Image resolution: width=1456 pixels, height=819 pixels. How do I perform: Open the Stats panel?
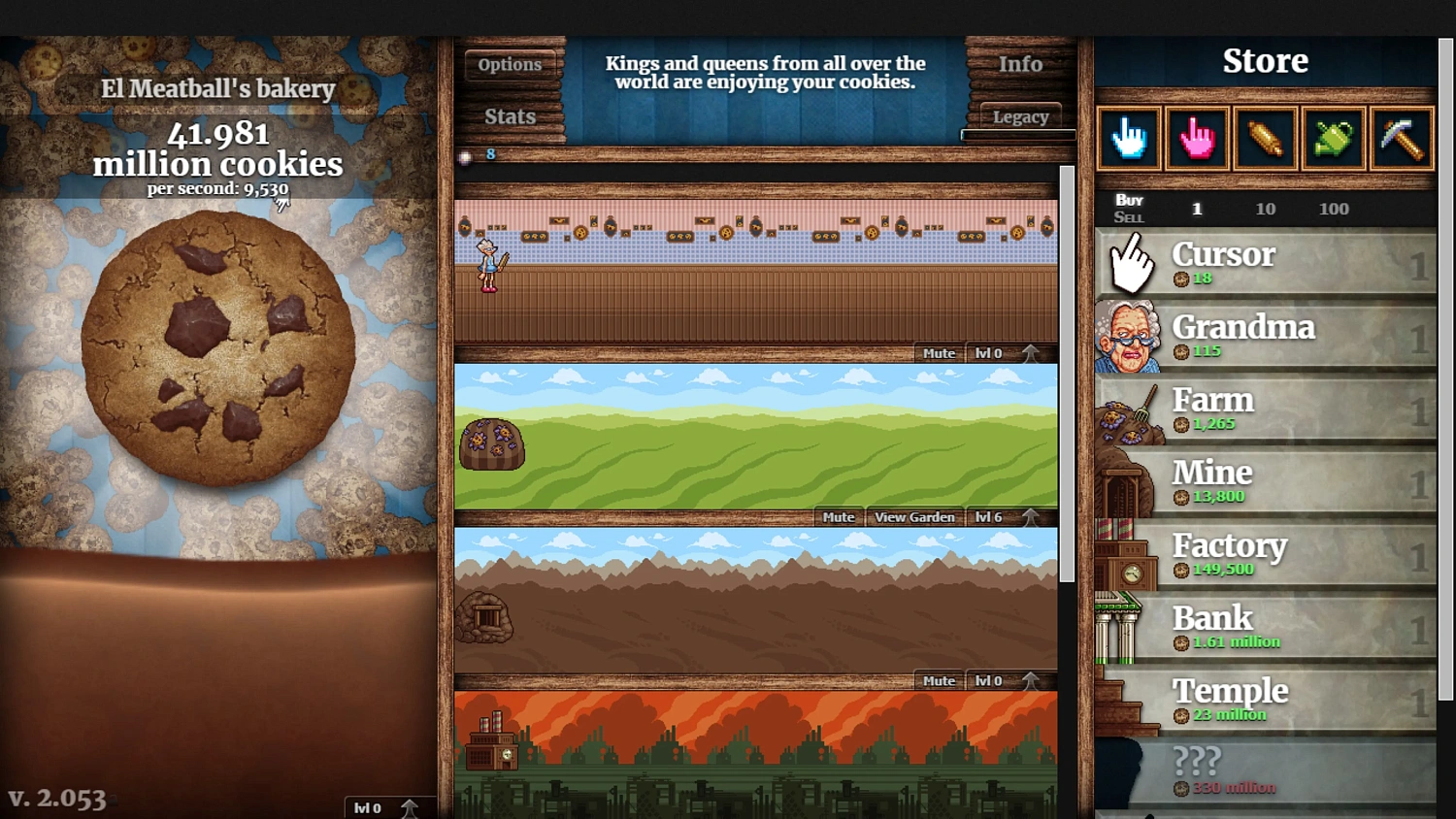coord(512,116)
